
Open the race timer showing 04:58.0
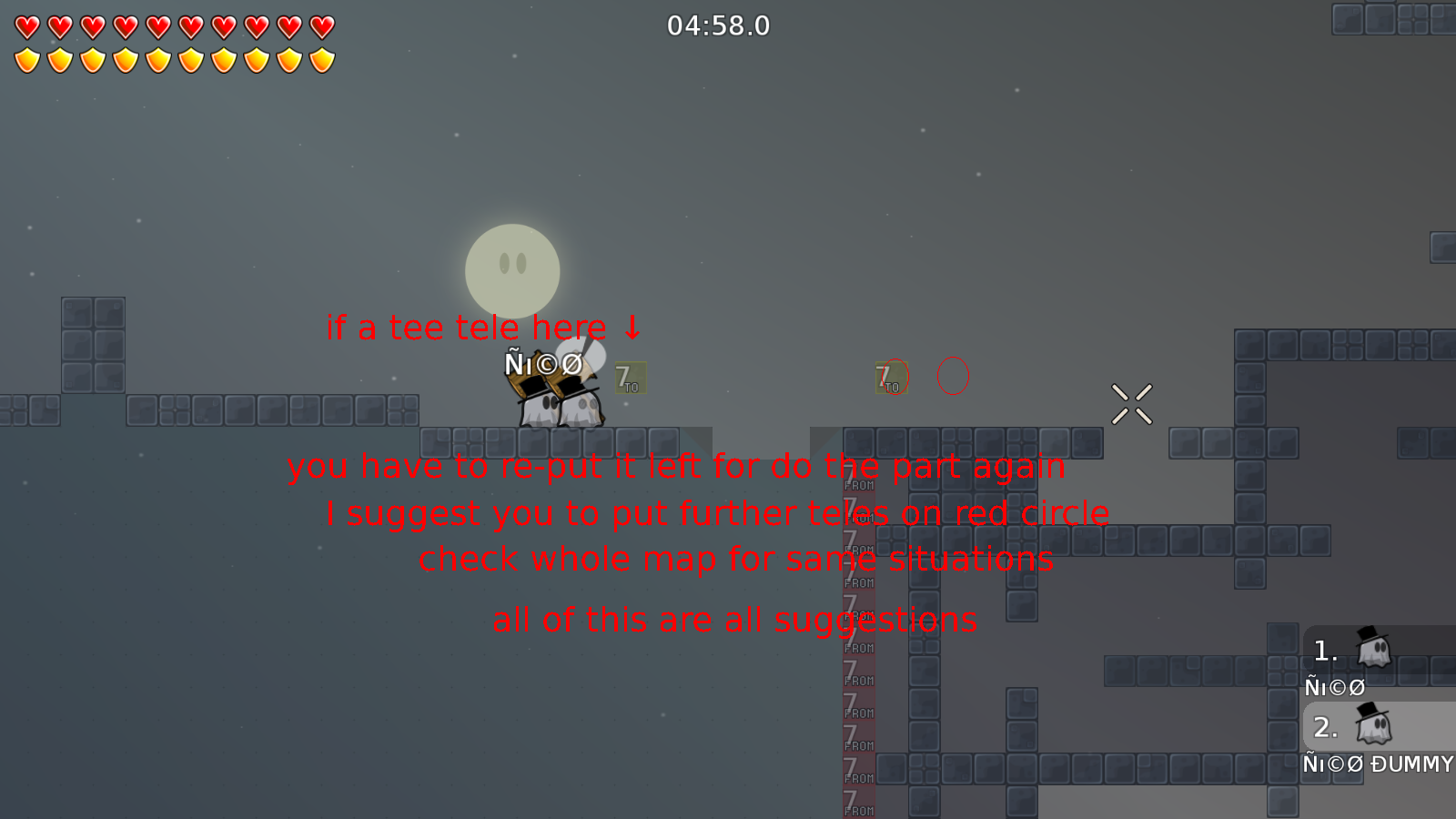(718, 26)
